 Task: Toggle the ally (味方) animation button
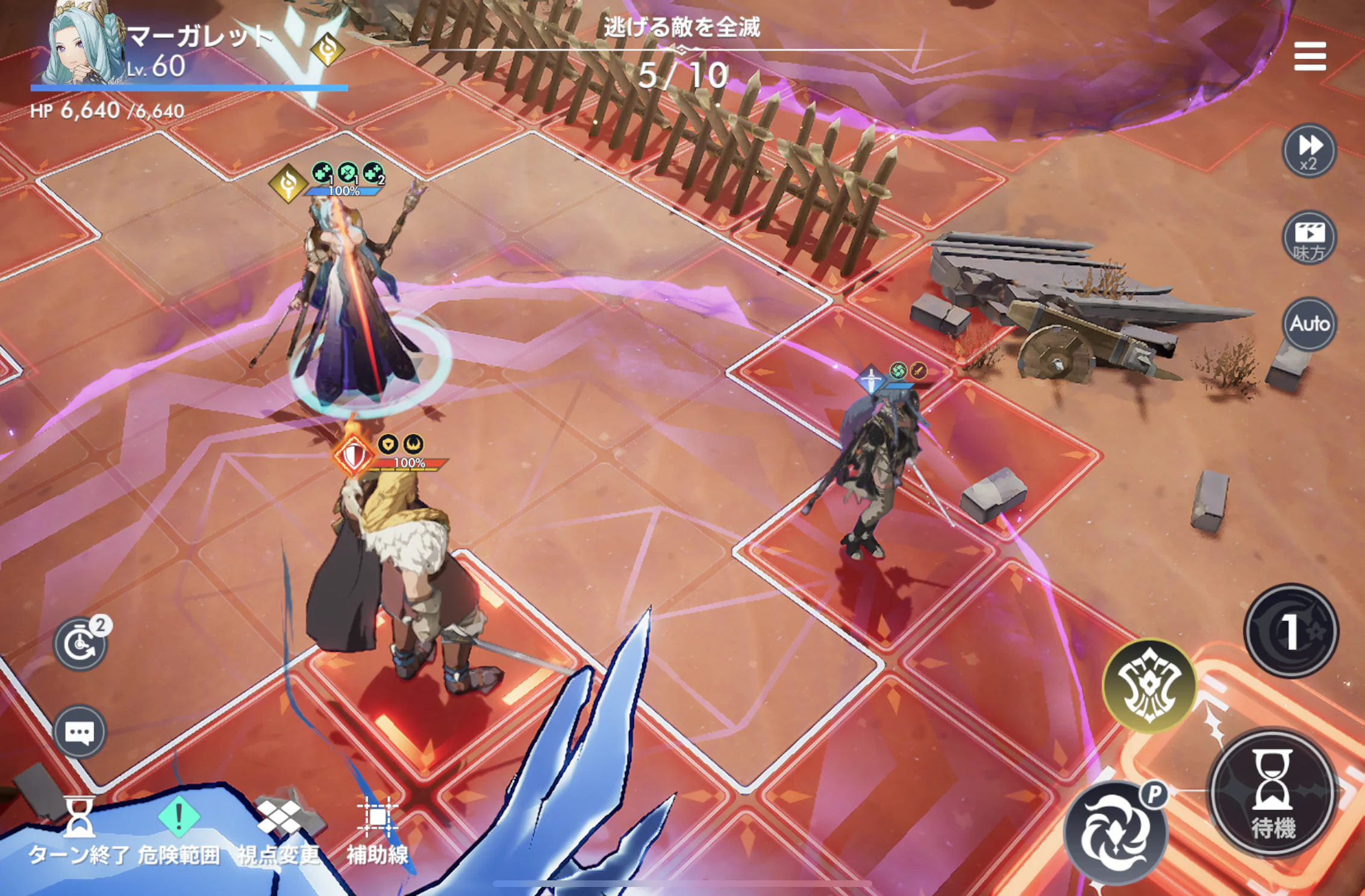point(1309,237)
